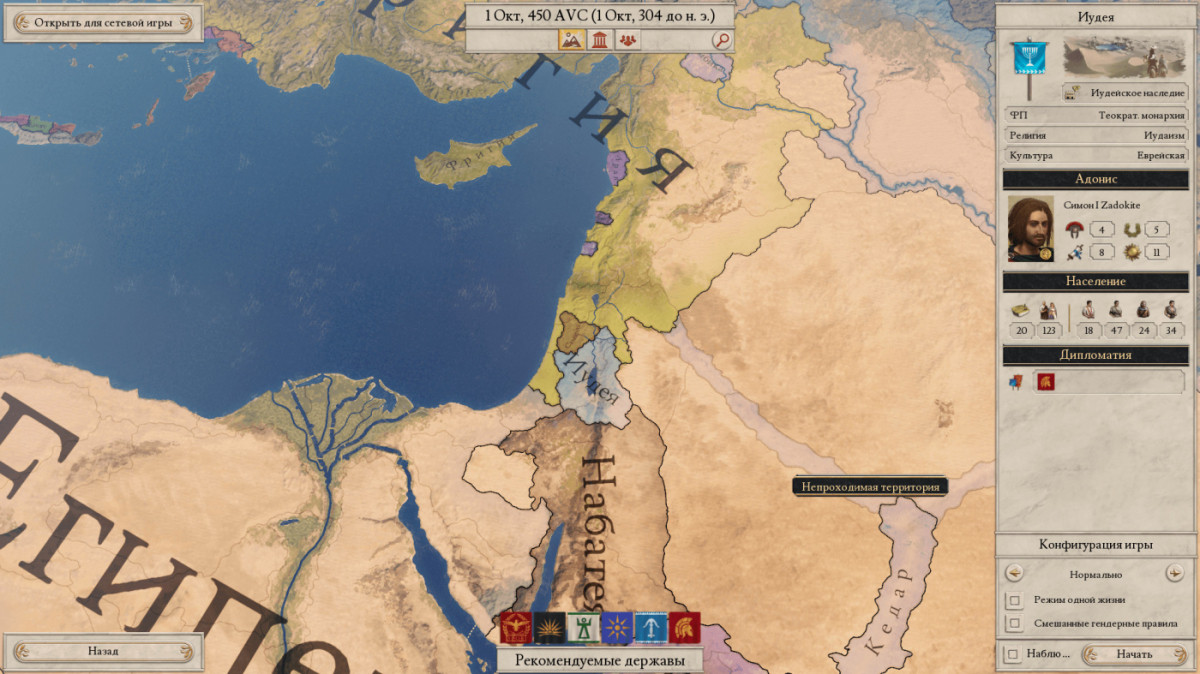Increase difficulty with the right arrow
1200x674 pixels.
coord(1175,573)
